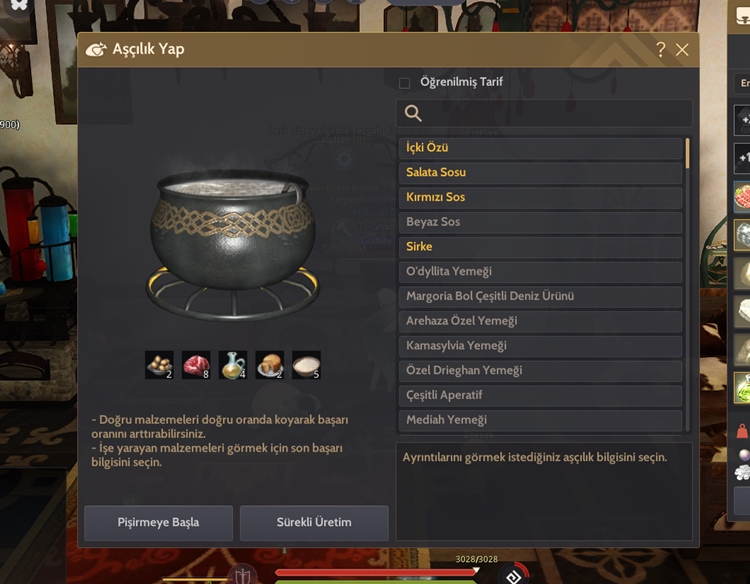750x584 pixels.
Task: Select the Özel Drieghan Yemeği recipe
Action: [540, 370]
